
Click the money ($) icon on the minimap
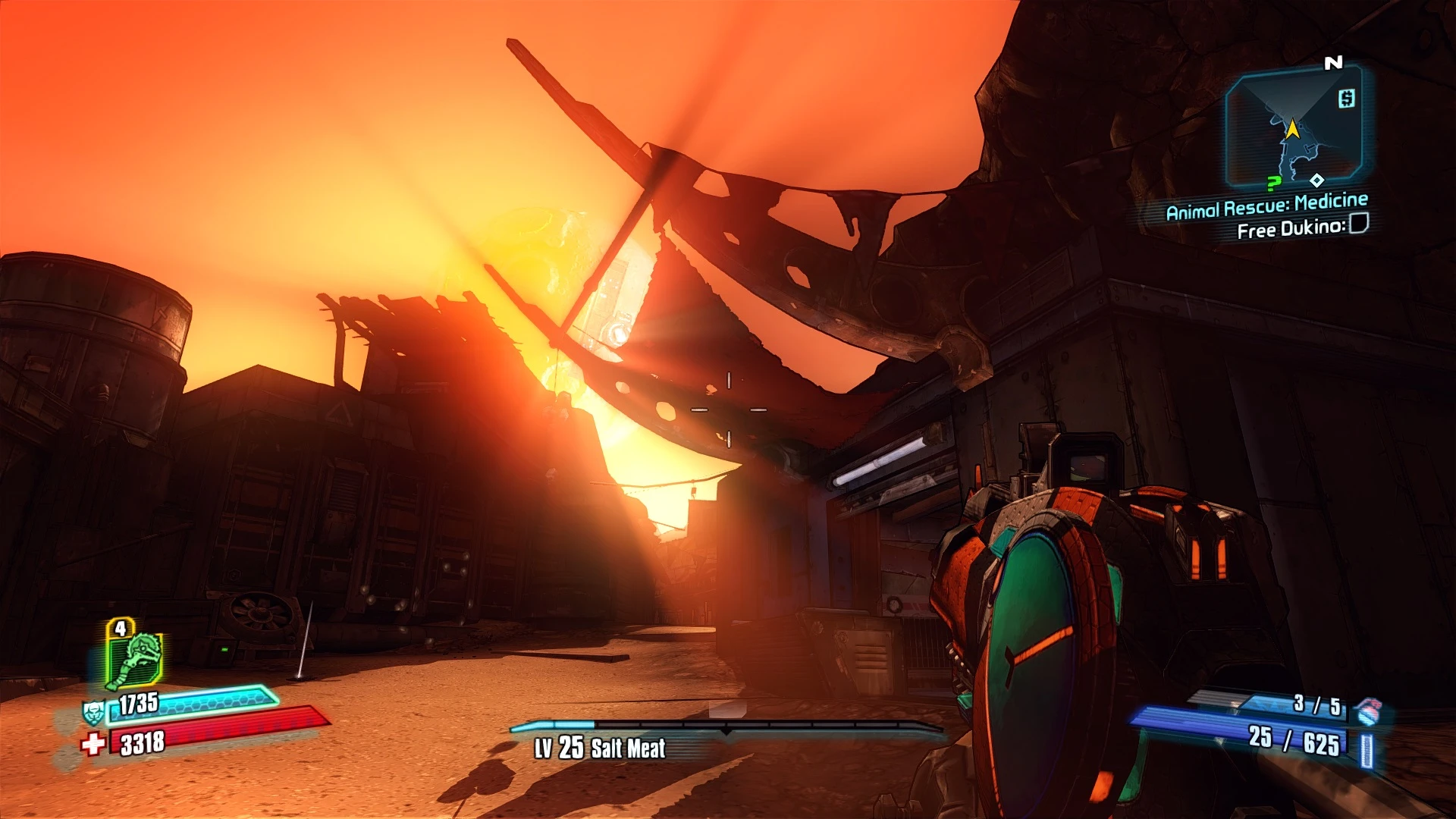[x=1346, y=97]
